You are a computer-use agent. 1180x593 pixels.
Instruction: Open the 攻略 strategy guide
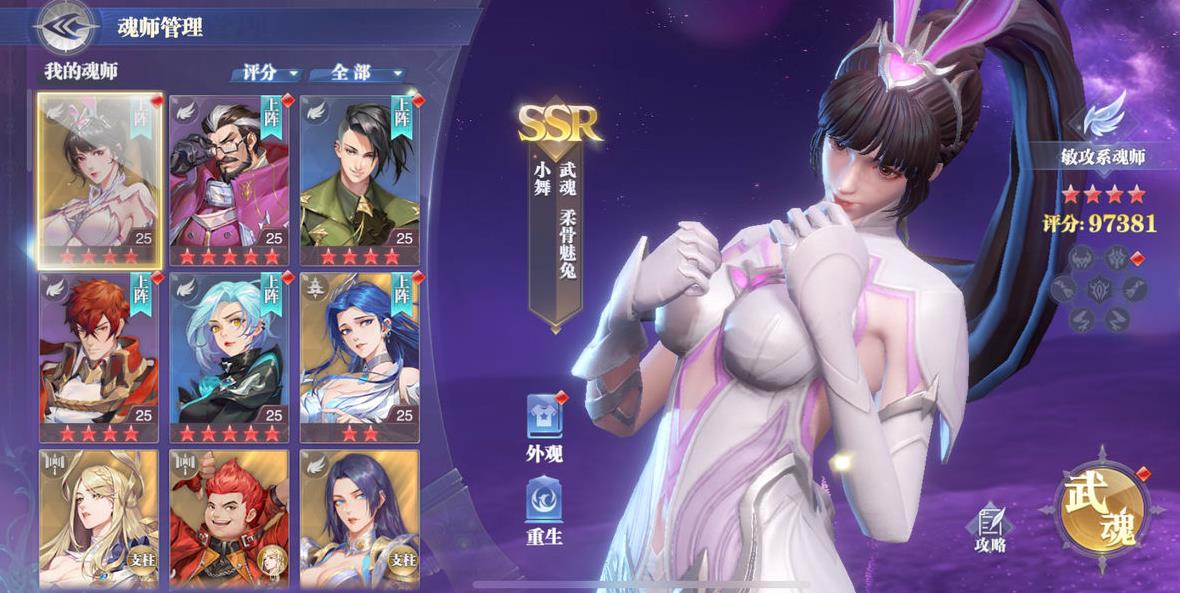[991, 528]
